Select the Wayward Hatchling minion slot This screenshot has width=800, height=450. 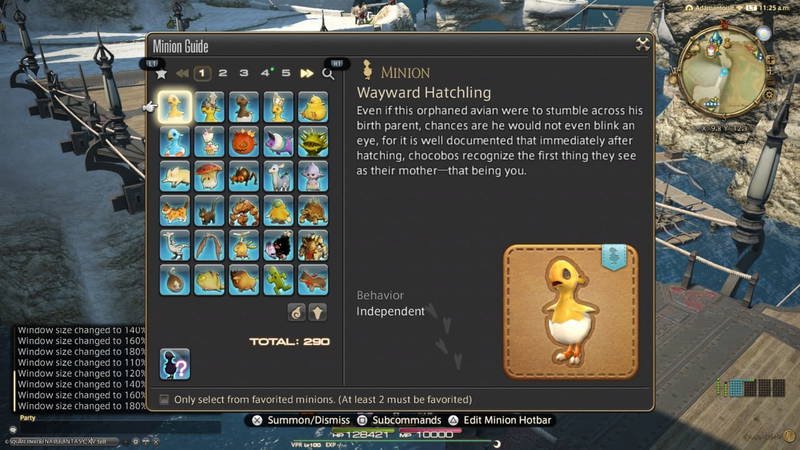175,107
